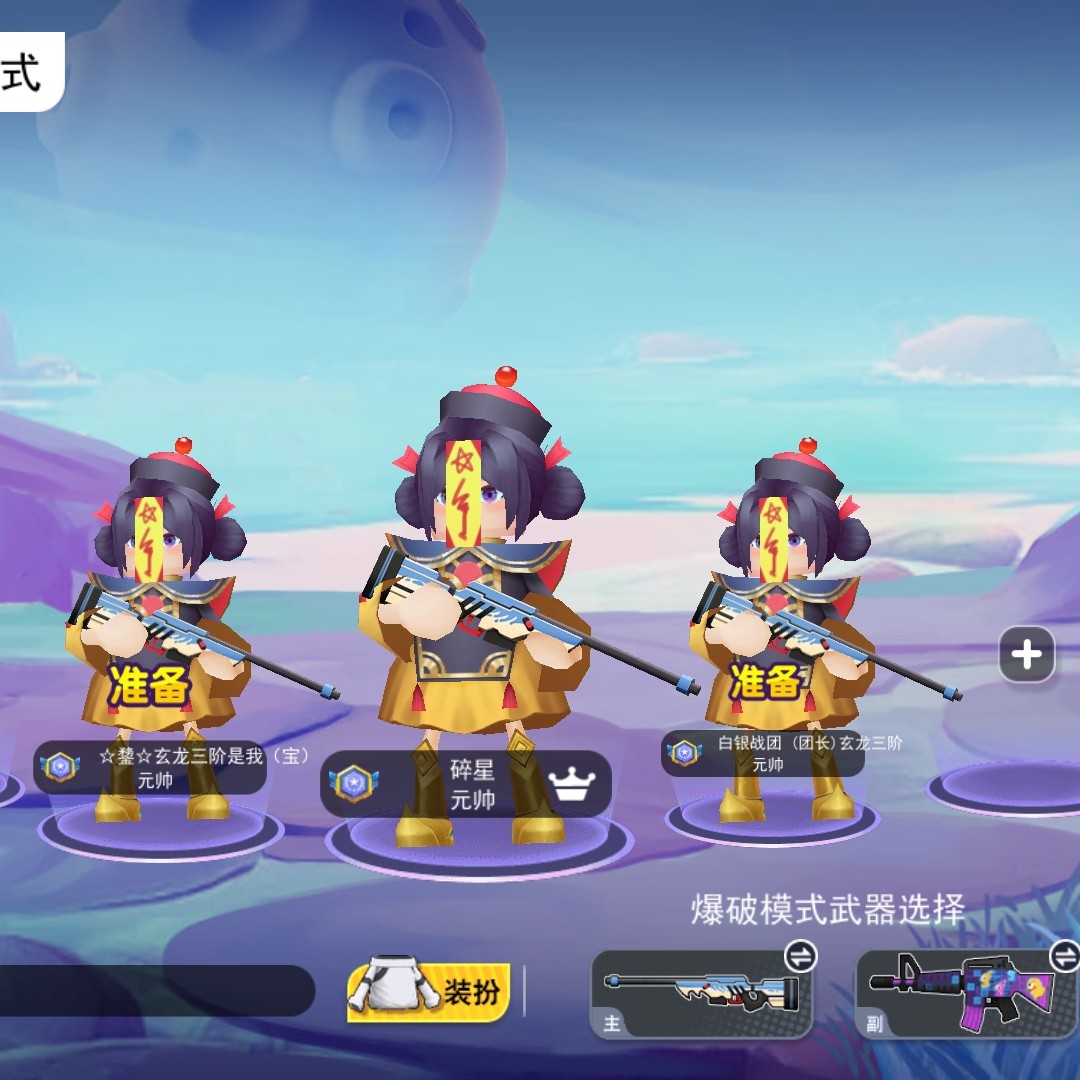View the 白银战团 (团长) 玄龙三阶 player nameplate
This screenshot has height=1080, width=1080.
click(x=763, y=753)
